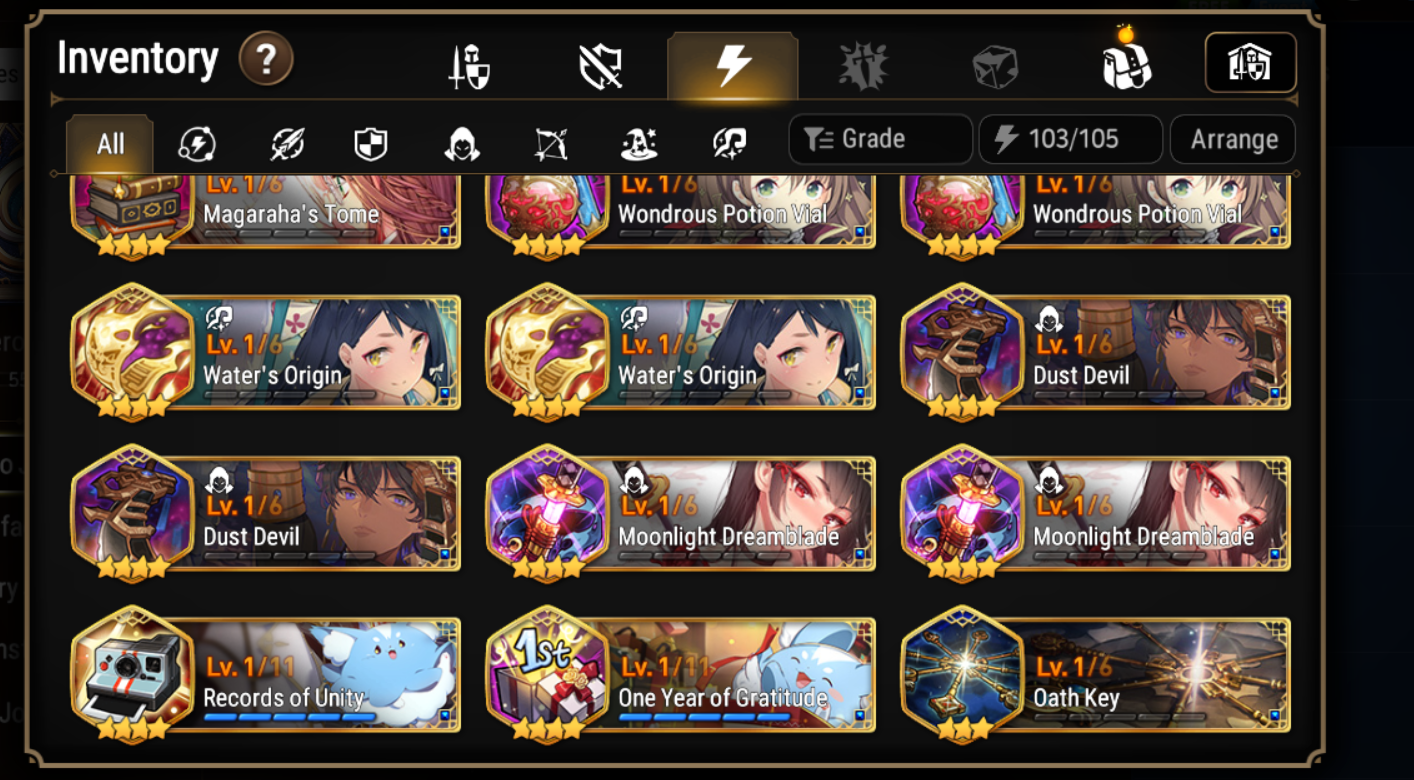Viewport: 1414px width, 780px height.
Task: Open the Grade sorting dropdown
Action: (880, 139)
